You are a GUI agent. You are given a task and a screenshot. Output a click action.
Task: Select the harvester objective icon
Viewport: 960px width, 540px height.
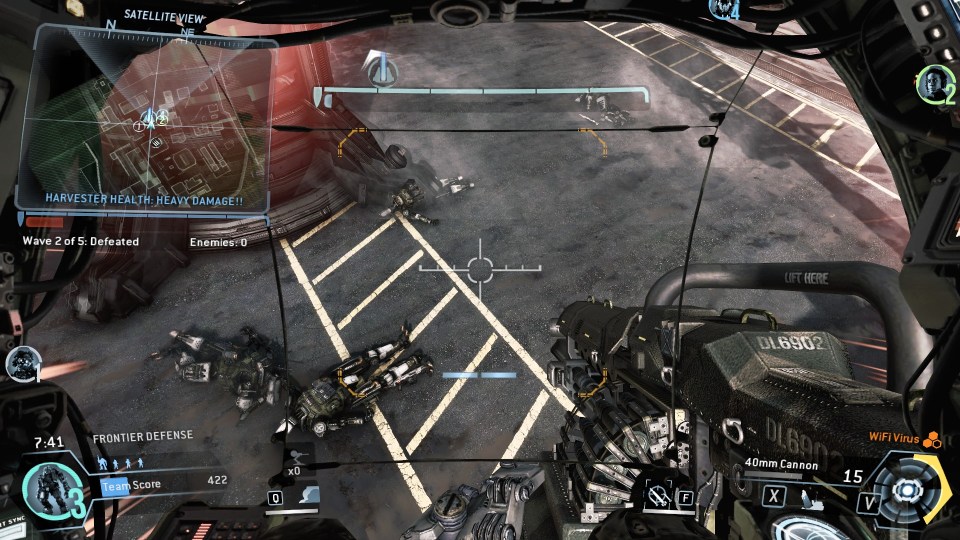coord(380,70)
